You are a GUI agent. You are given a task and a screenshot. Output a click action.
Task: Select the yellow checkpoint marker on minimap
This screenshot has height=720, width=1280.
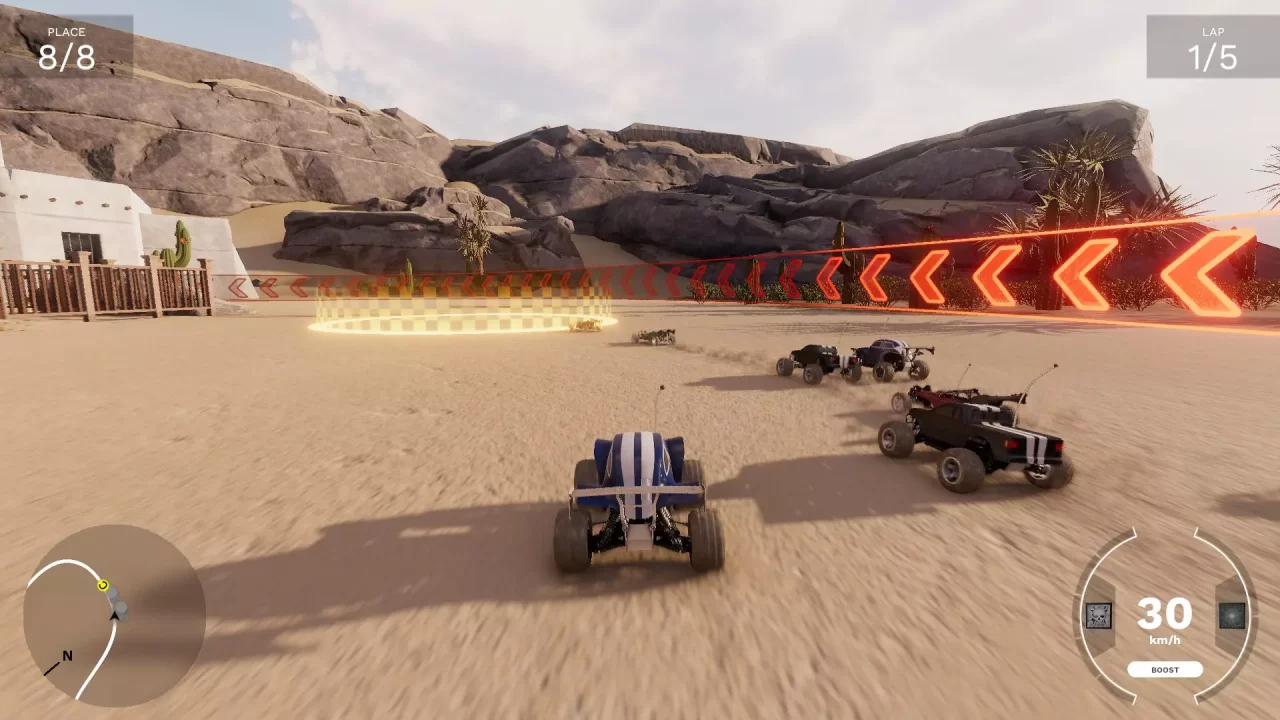(x=103, y=586)
